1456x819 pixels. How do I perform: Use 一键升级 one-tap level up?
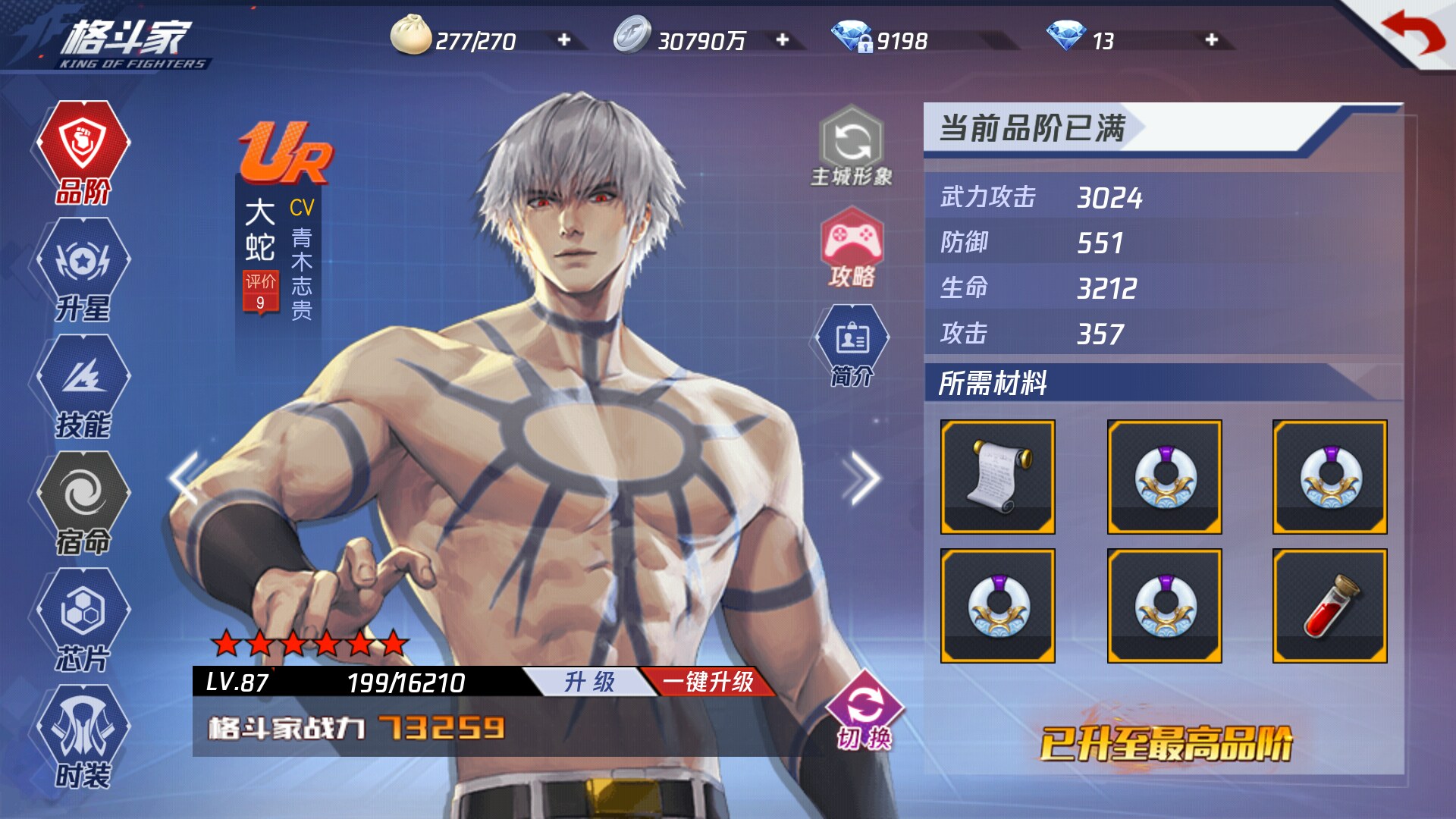708,682
